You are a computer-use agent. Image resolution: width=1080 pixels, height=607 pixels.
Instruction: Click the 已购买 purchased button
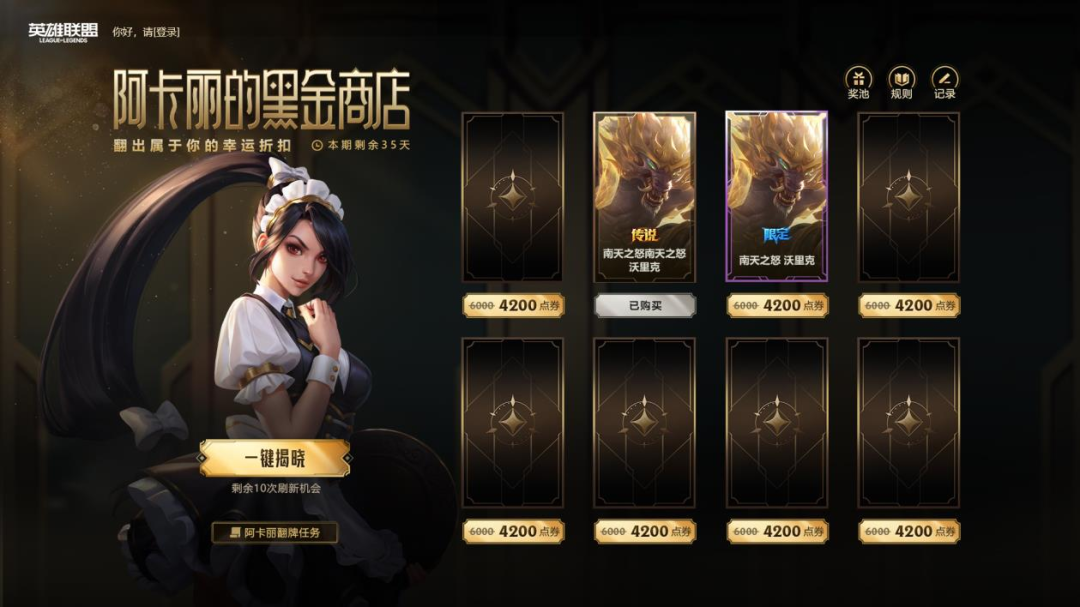pos(644,306)
